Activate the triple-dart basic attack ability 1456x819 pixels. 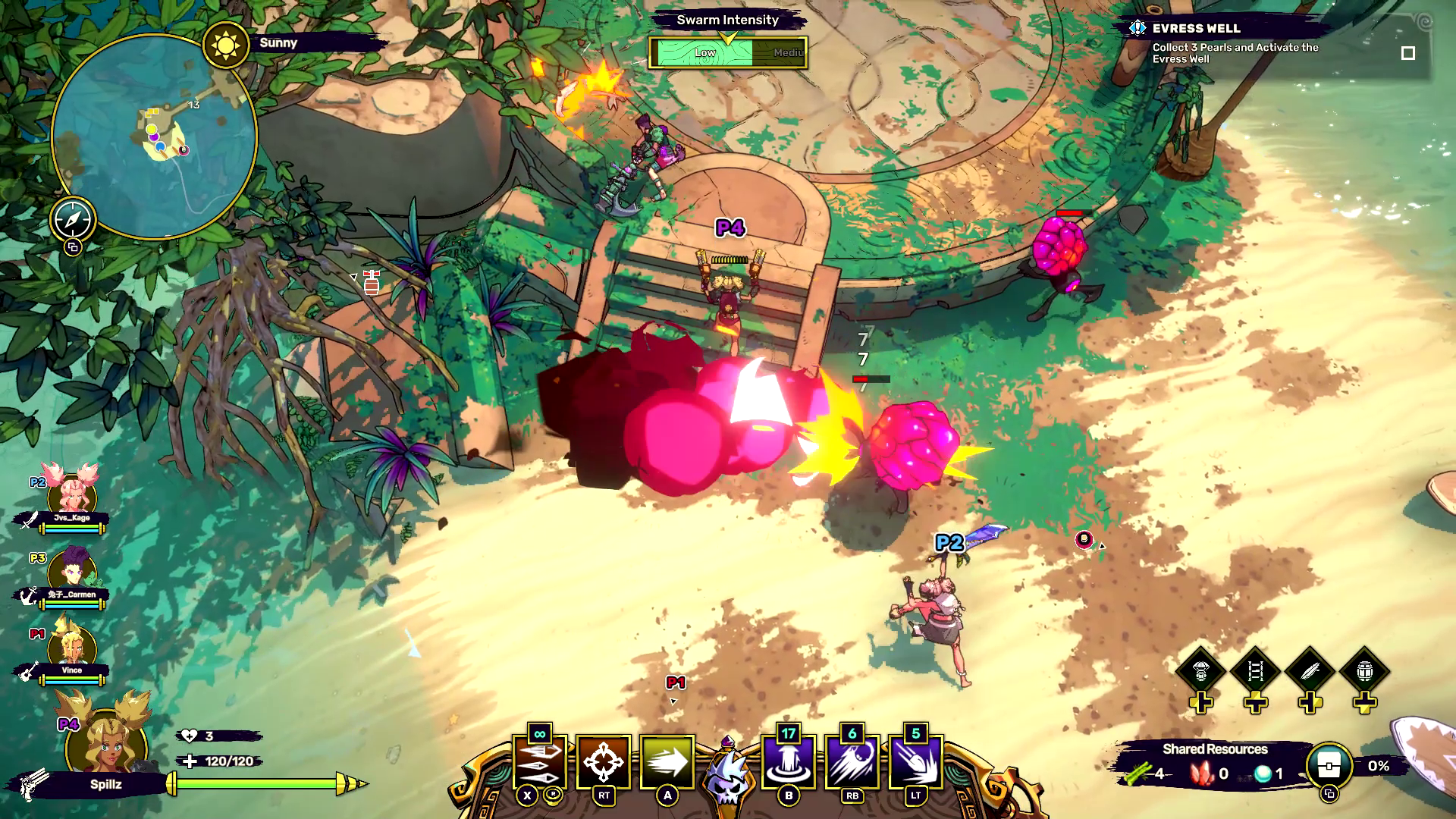pos(539,762)
